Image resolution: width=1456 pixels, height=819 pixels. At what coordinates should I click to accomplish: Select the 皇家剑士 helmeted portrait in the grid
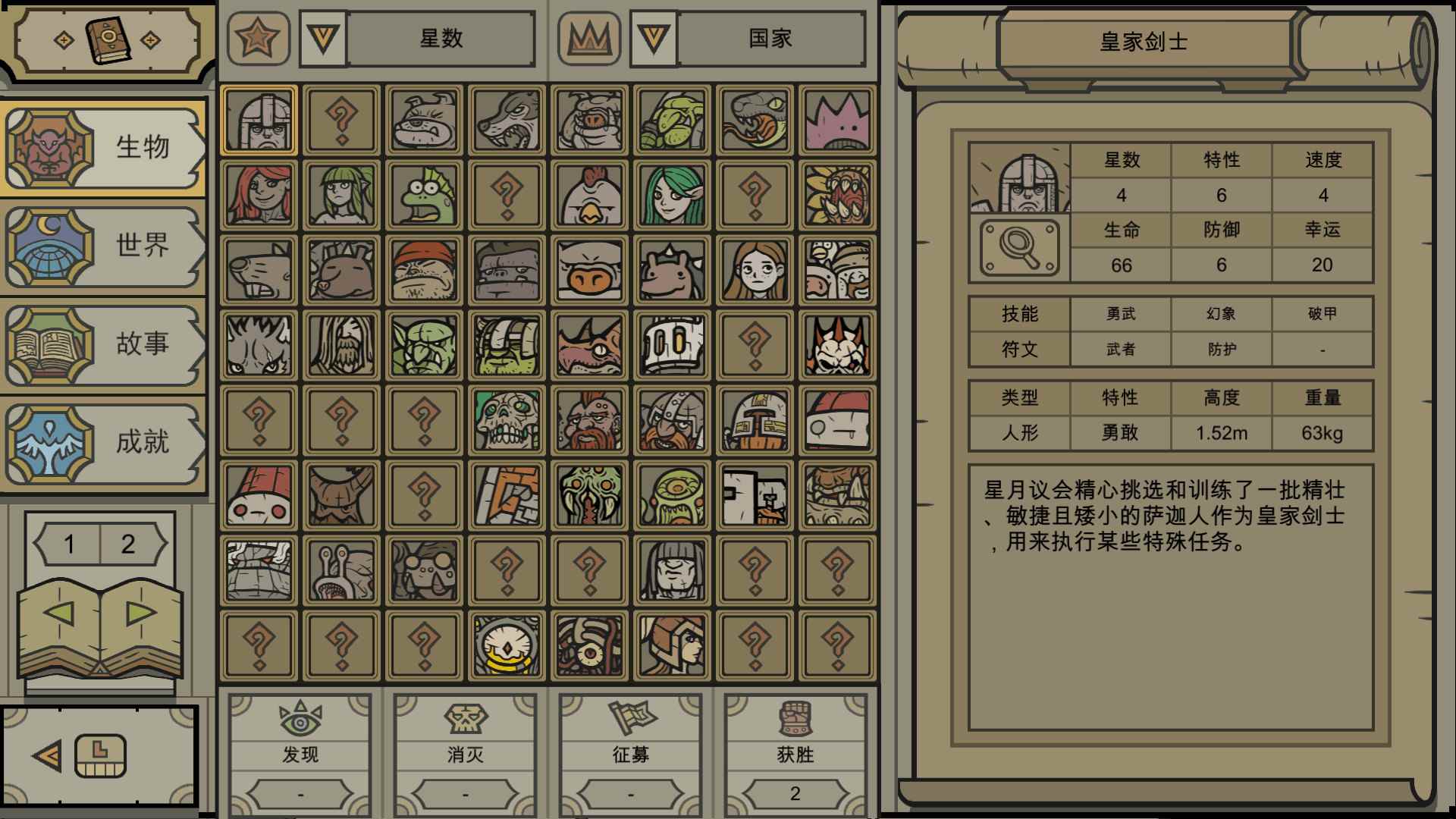point(258,120)
